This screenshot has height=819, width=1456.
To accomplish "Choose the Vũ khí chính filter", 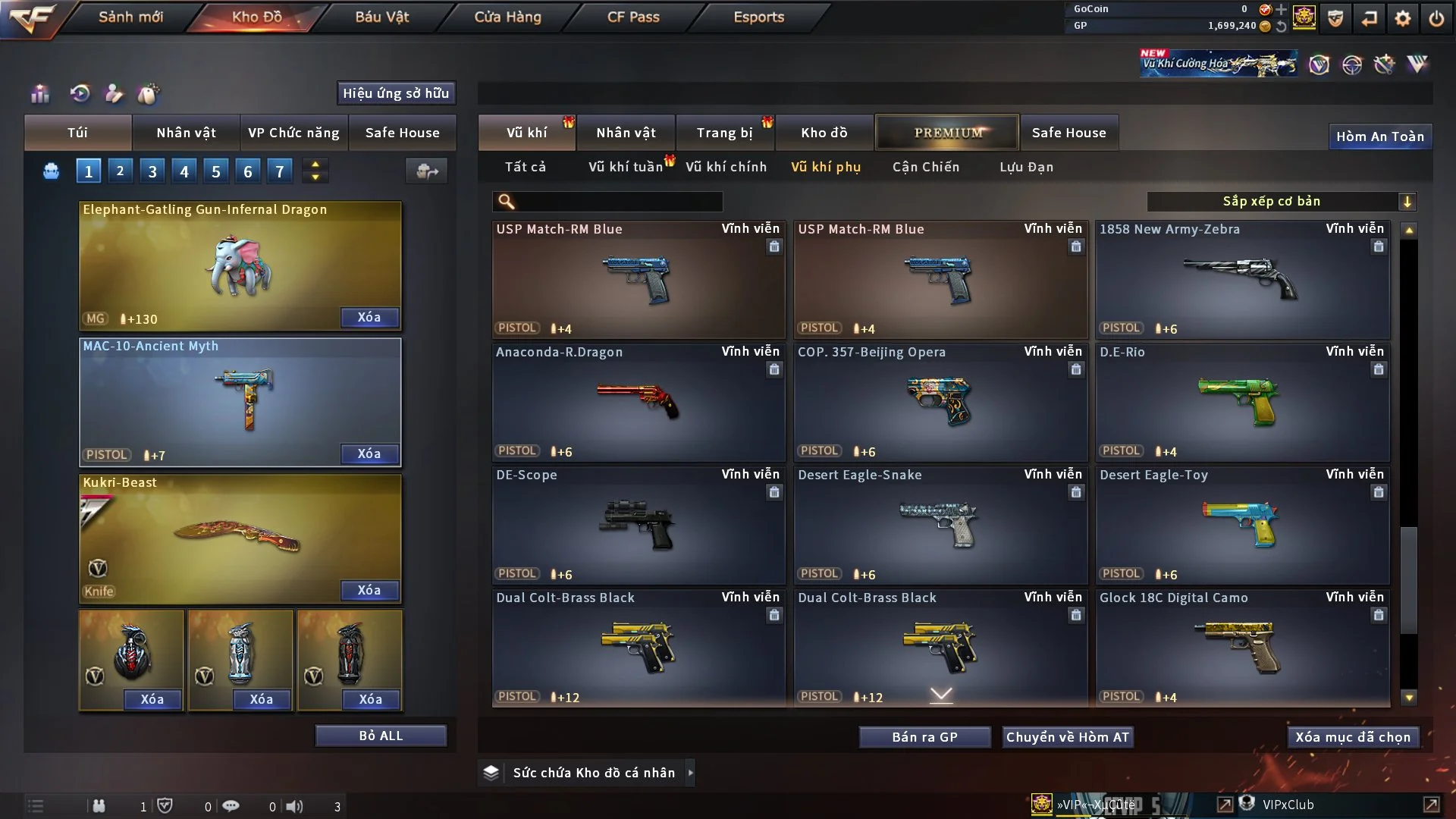I will tap(726, 167).
